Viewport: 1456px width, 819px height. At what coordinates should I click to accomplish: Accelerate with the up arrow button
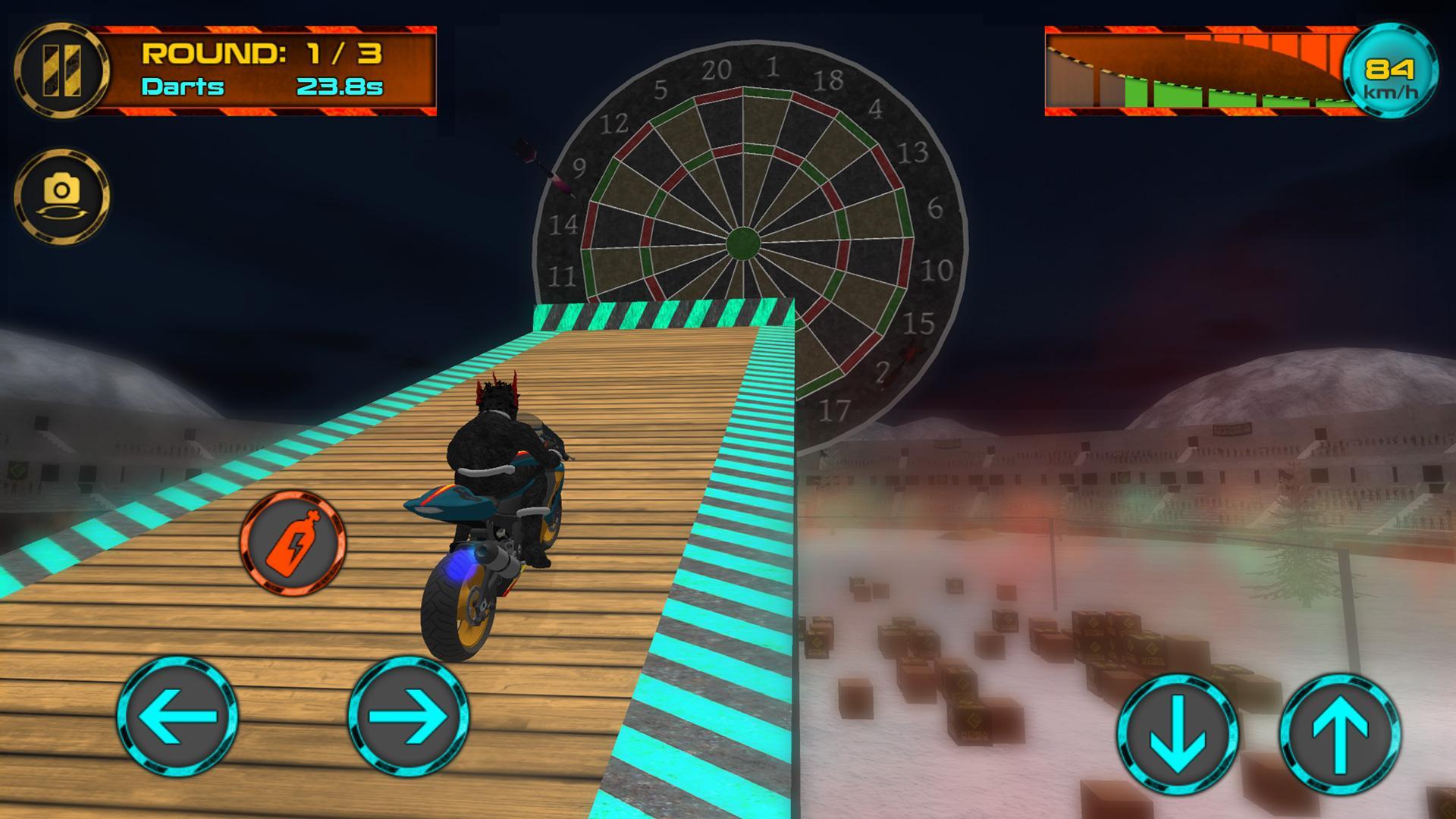1340,733
